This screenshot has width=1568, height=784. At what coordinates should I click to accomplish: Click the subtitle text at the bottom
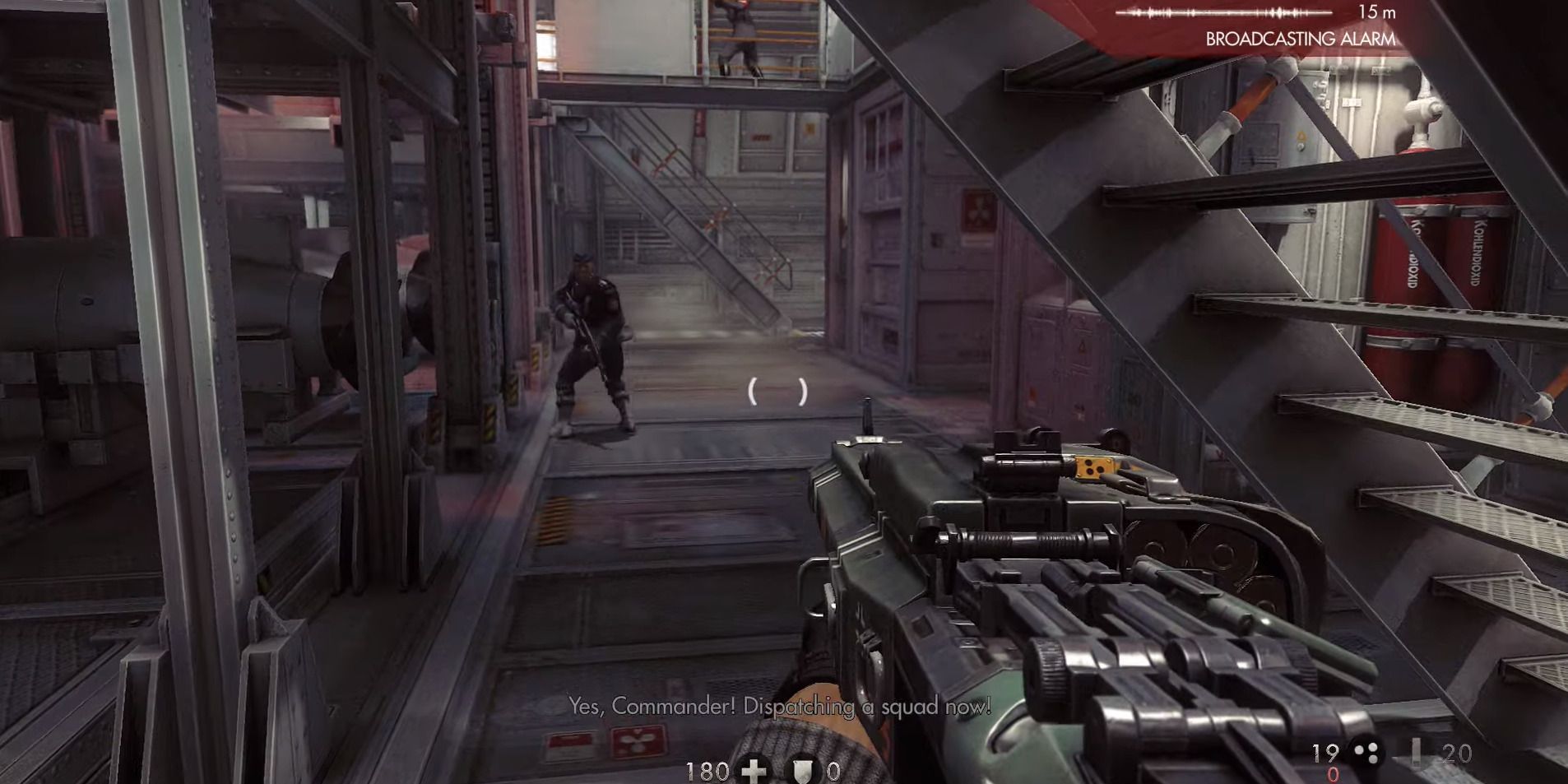click(778, 704)
